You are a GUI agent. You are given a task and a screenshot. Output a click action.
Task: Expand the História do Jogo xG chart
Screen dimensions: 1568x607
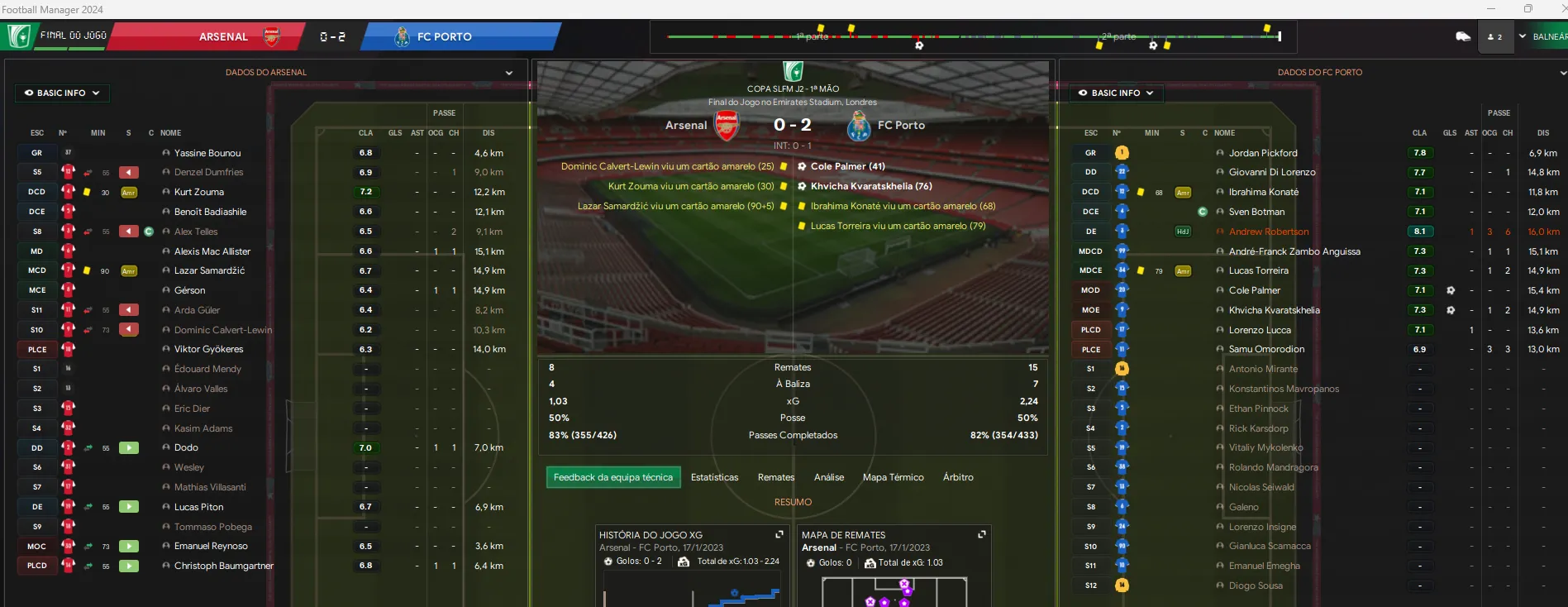(779, 535)
